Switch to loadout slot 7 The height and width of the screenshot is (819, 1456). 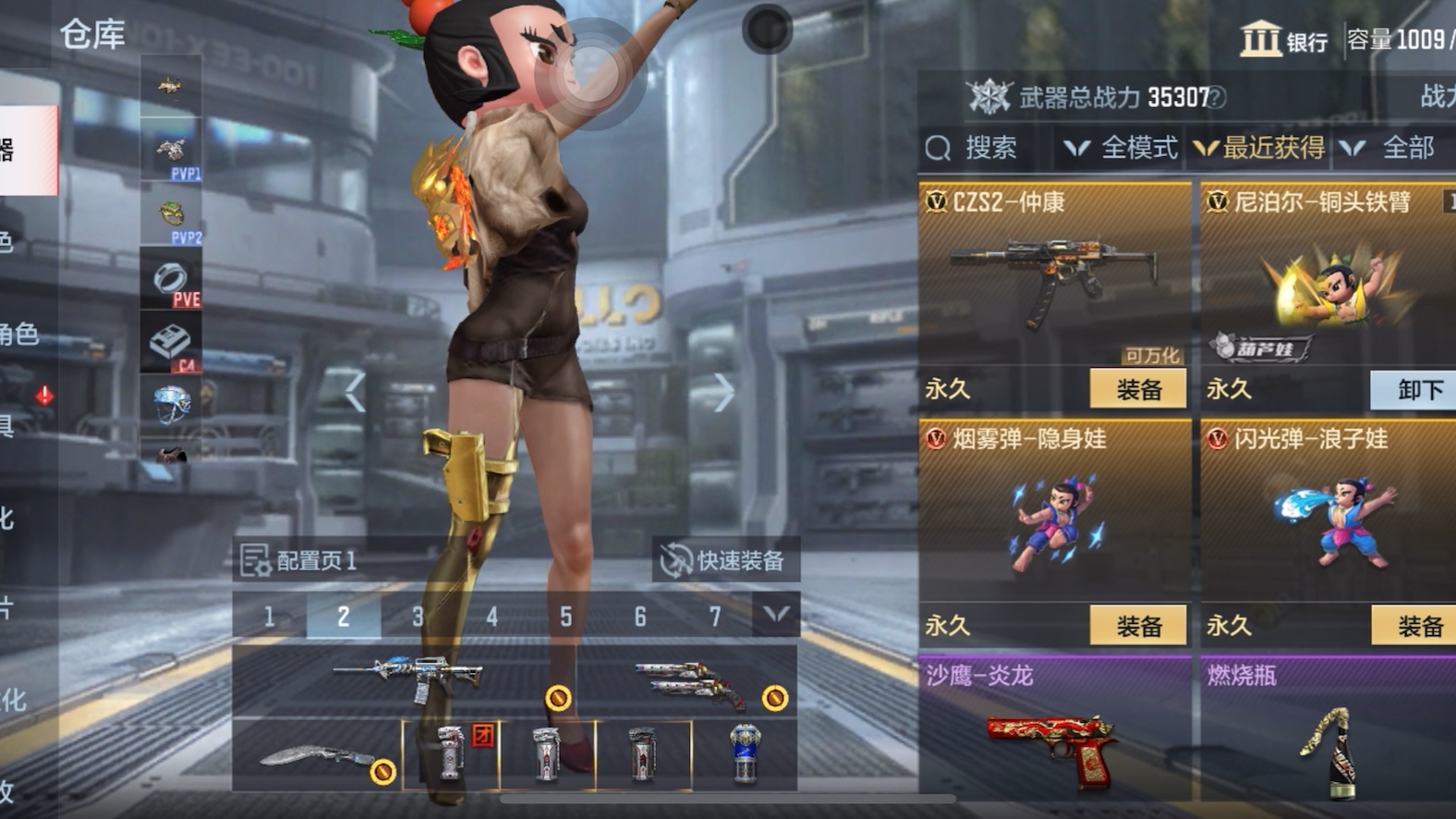coord(714,617)
